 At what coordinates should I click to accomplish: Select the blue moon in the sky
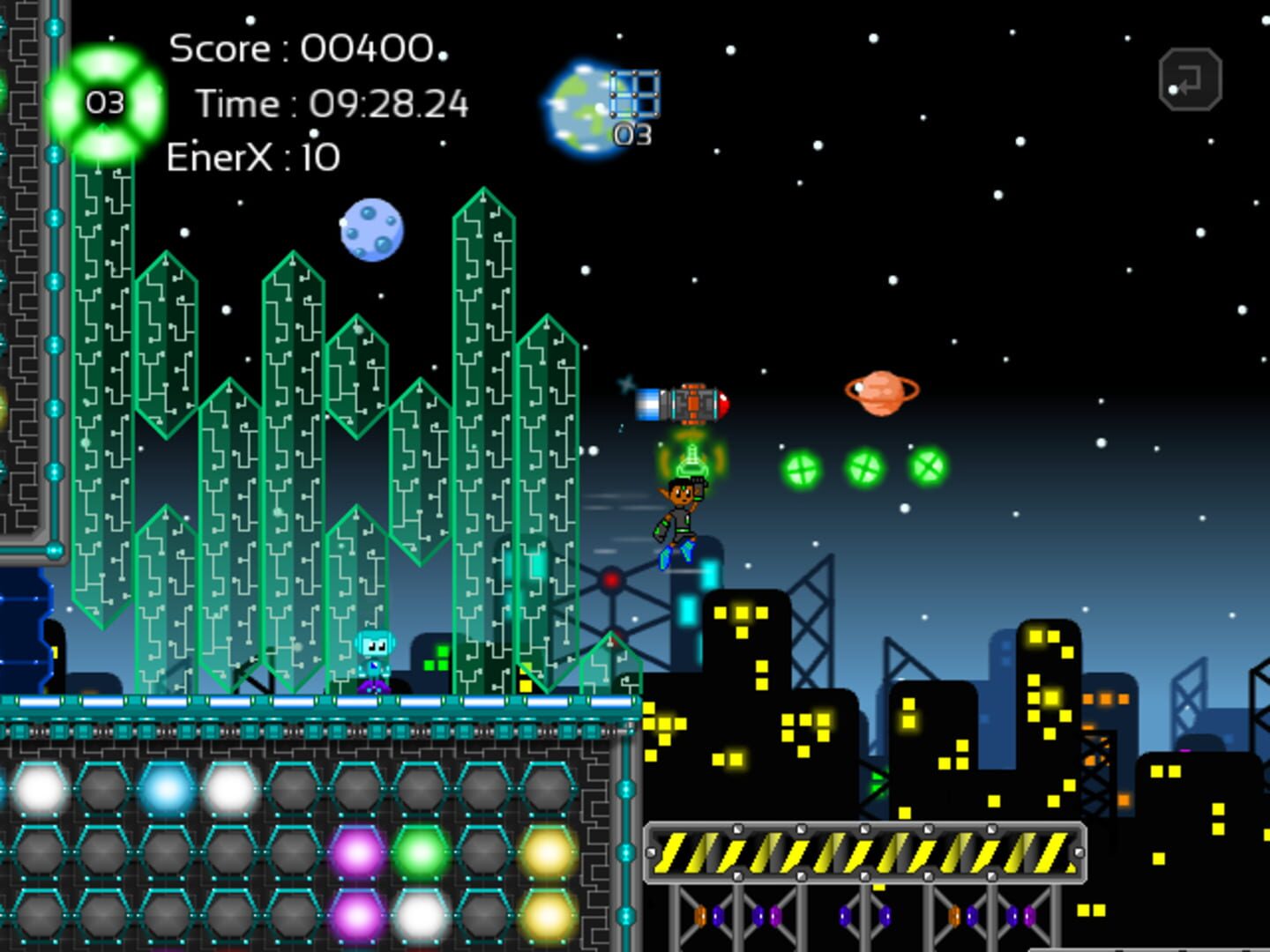coord(371,229)
